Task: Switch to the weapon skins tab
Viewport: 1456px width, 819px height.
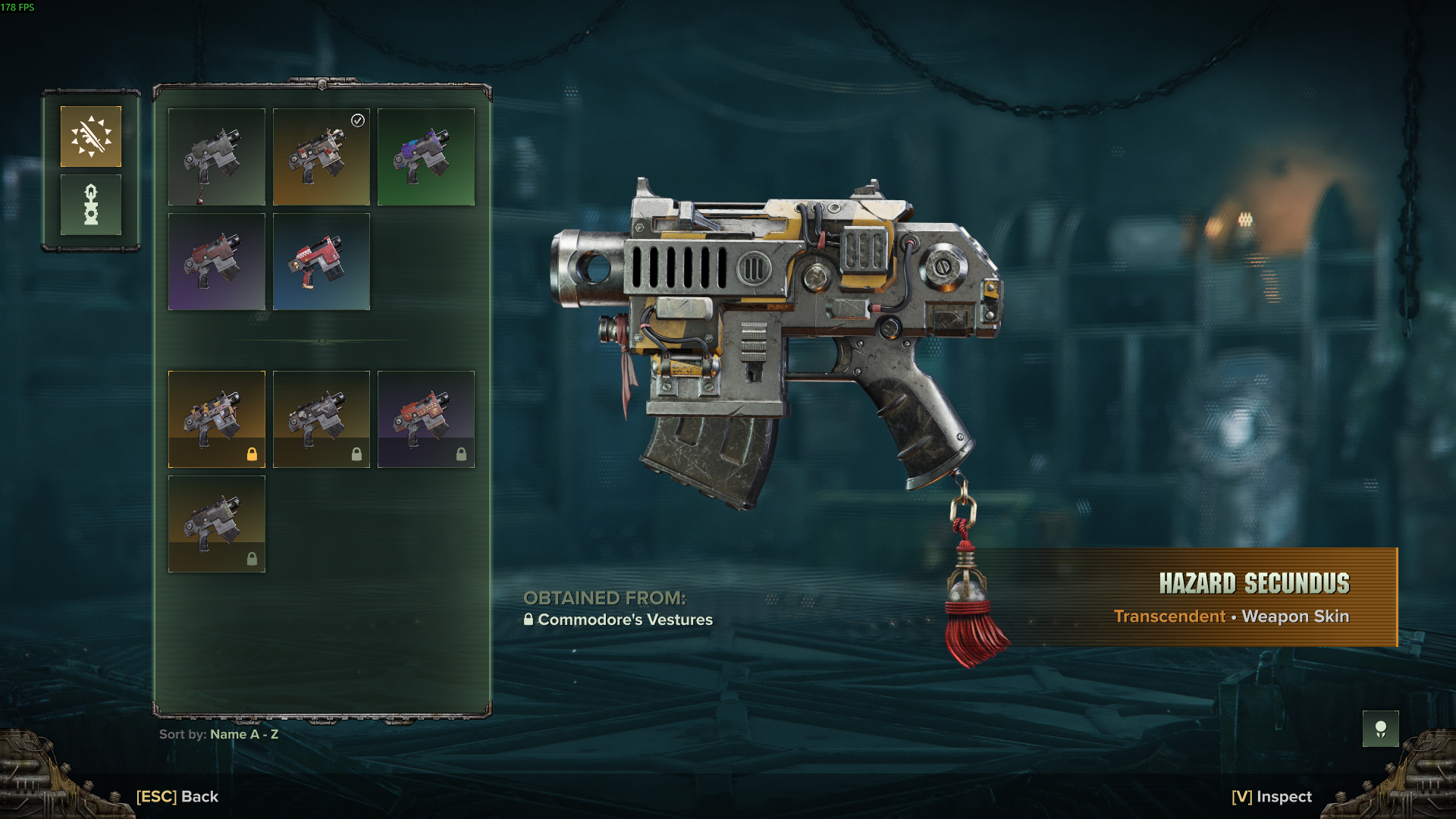Action: click(91, 136)
